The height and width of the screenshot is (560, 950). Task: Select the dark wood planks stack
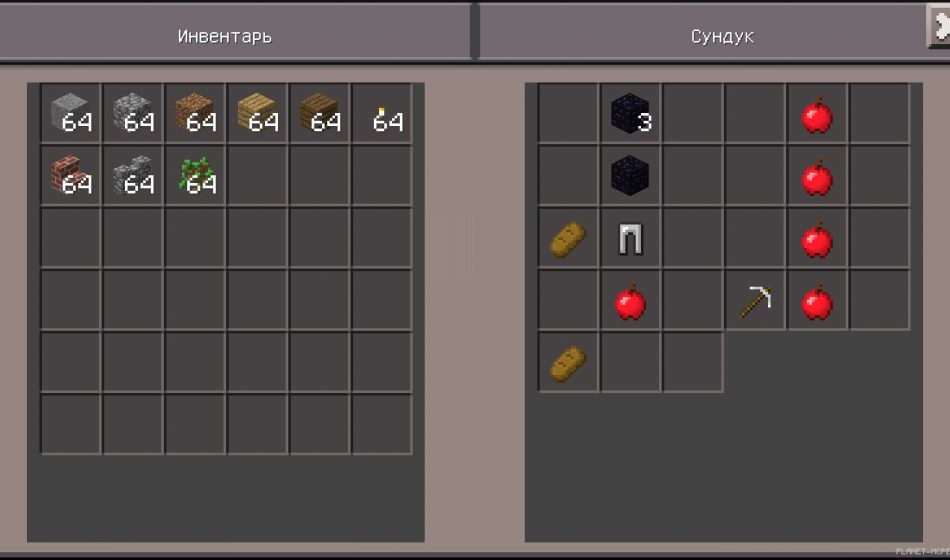coord(319,114)
